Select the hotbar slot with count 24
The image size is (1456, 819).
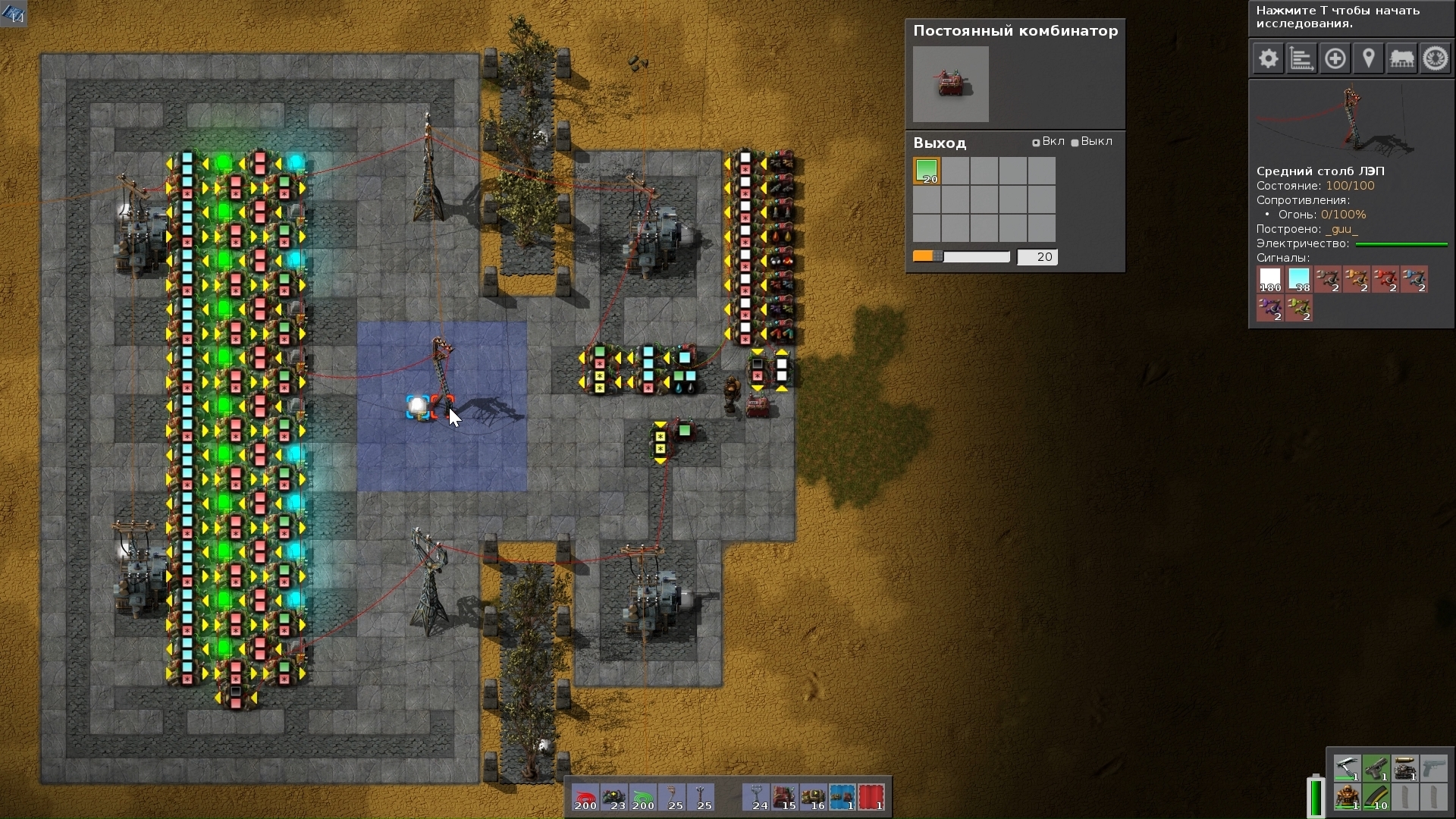pyautogui.click(x=756, y=798)
